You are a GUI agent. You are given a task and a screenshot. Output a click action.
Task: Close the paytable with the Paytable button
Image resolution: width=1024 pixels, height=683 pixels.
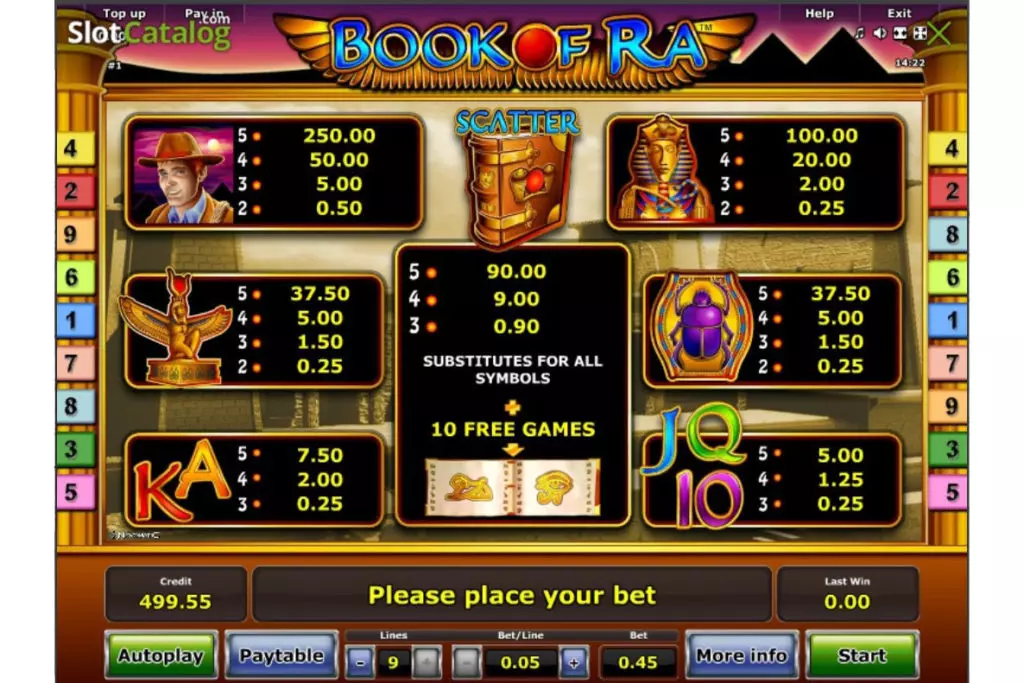tap(281, 656)
